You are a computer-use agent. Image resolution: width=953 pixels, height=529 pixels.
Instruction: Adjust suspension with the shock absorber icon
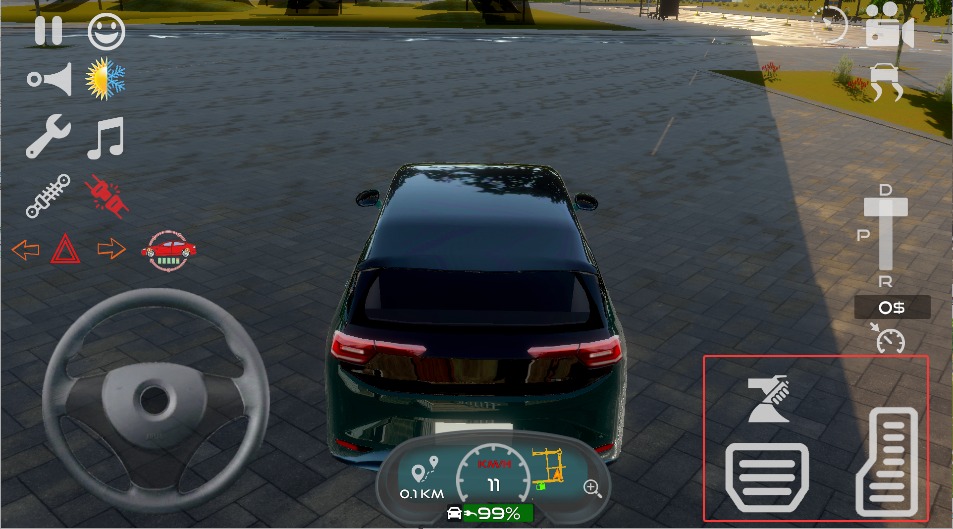48,195
